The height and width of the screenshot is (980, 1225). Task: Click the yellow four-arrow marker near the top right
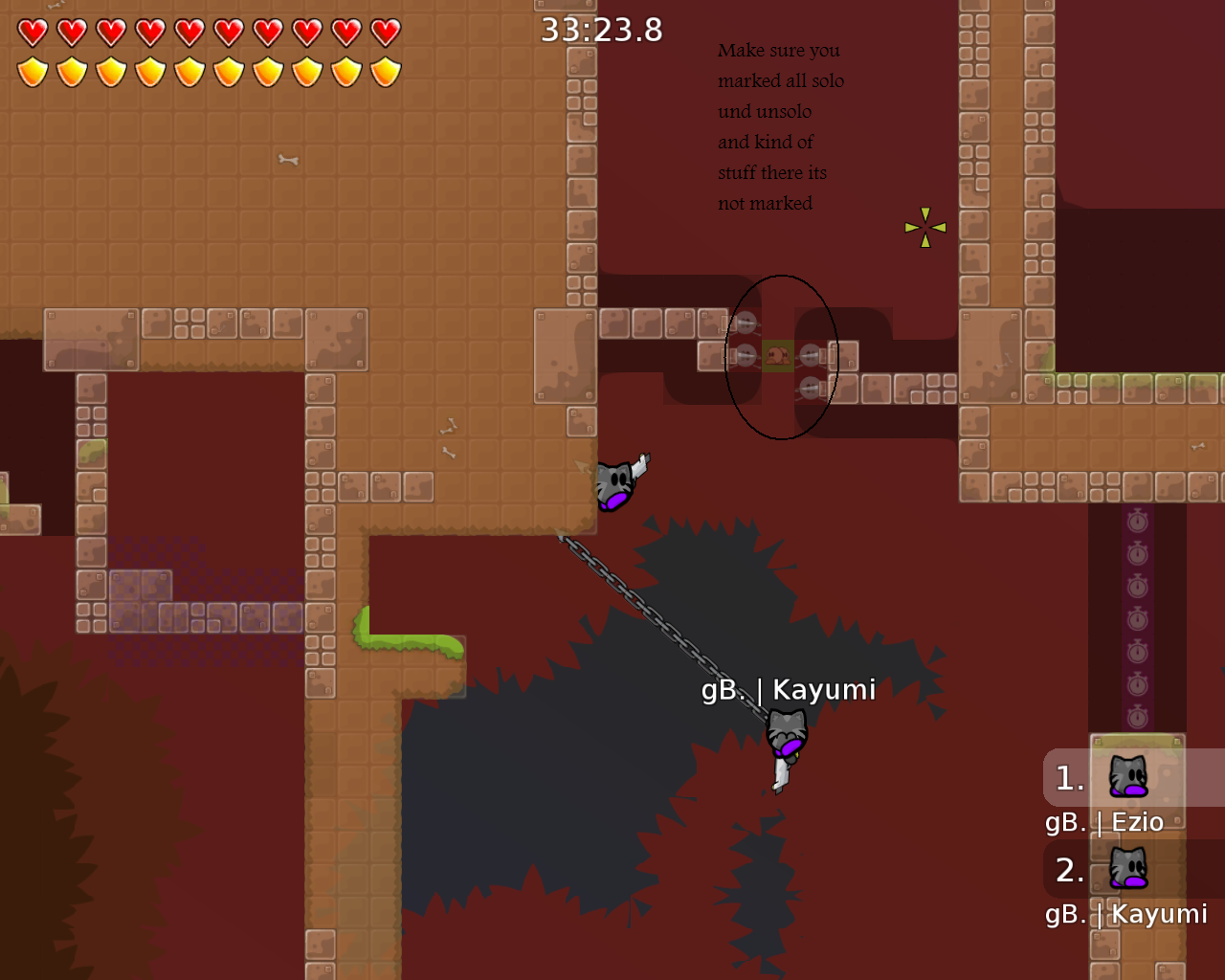tap(924, 227)
